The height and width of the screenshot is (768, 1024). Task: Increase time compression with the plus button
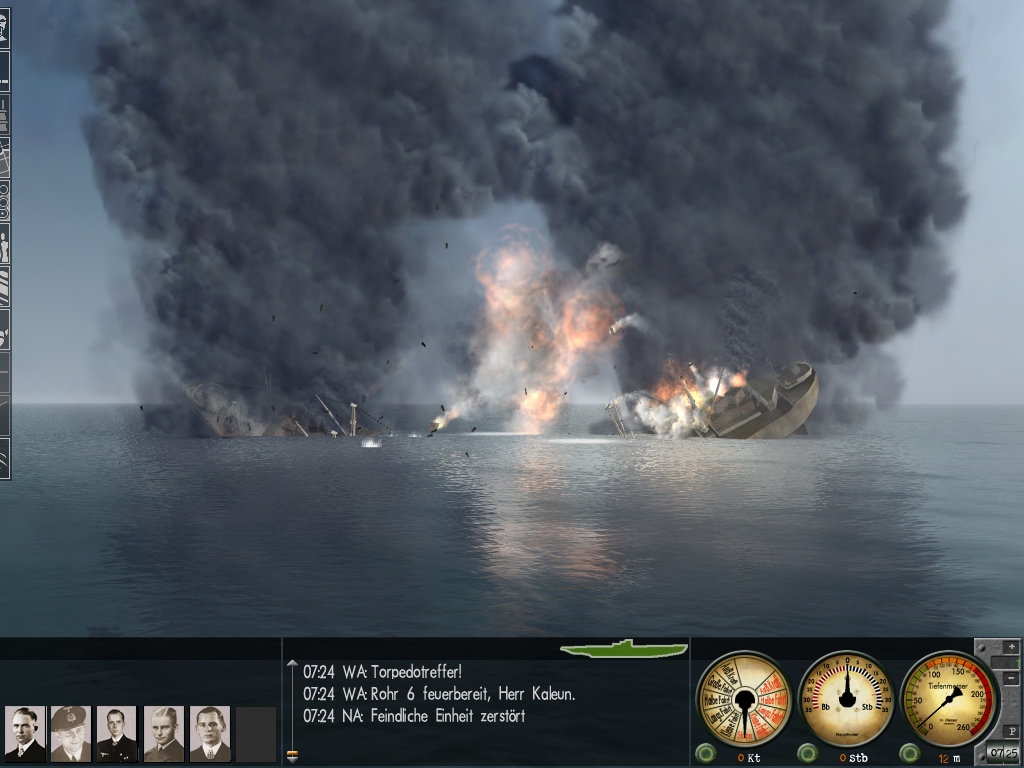[1010, 648]
